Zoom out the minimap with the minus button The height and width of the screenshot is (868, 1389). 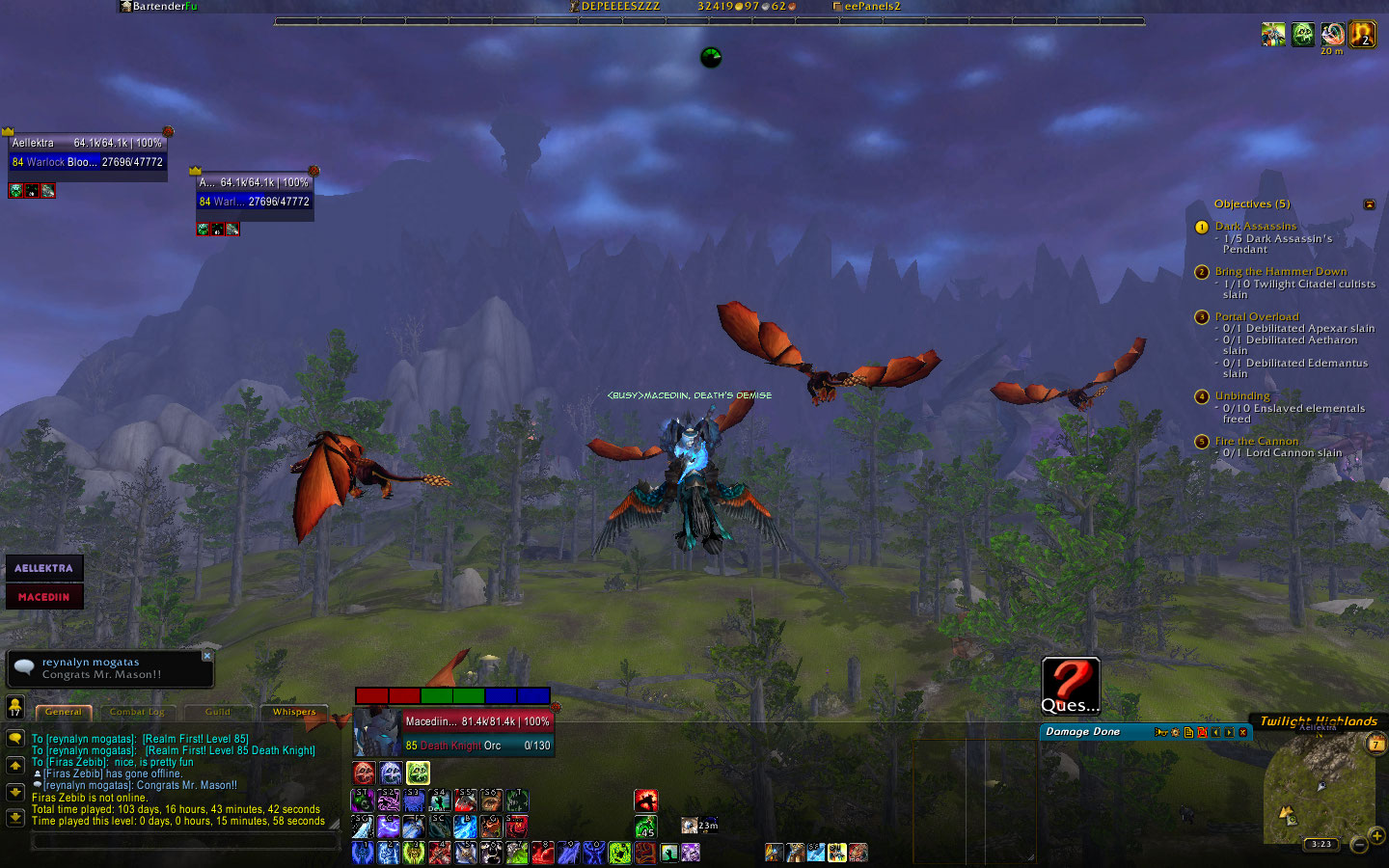point(1359,845)
